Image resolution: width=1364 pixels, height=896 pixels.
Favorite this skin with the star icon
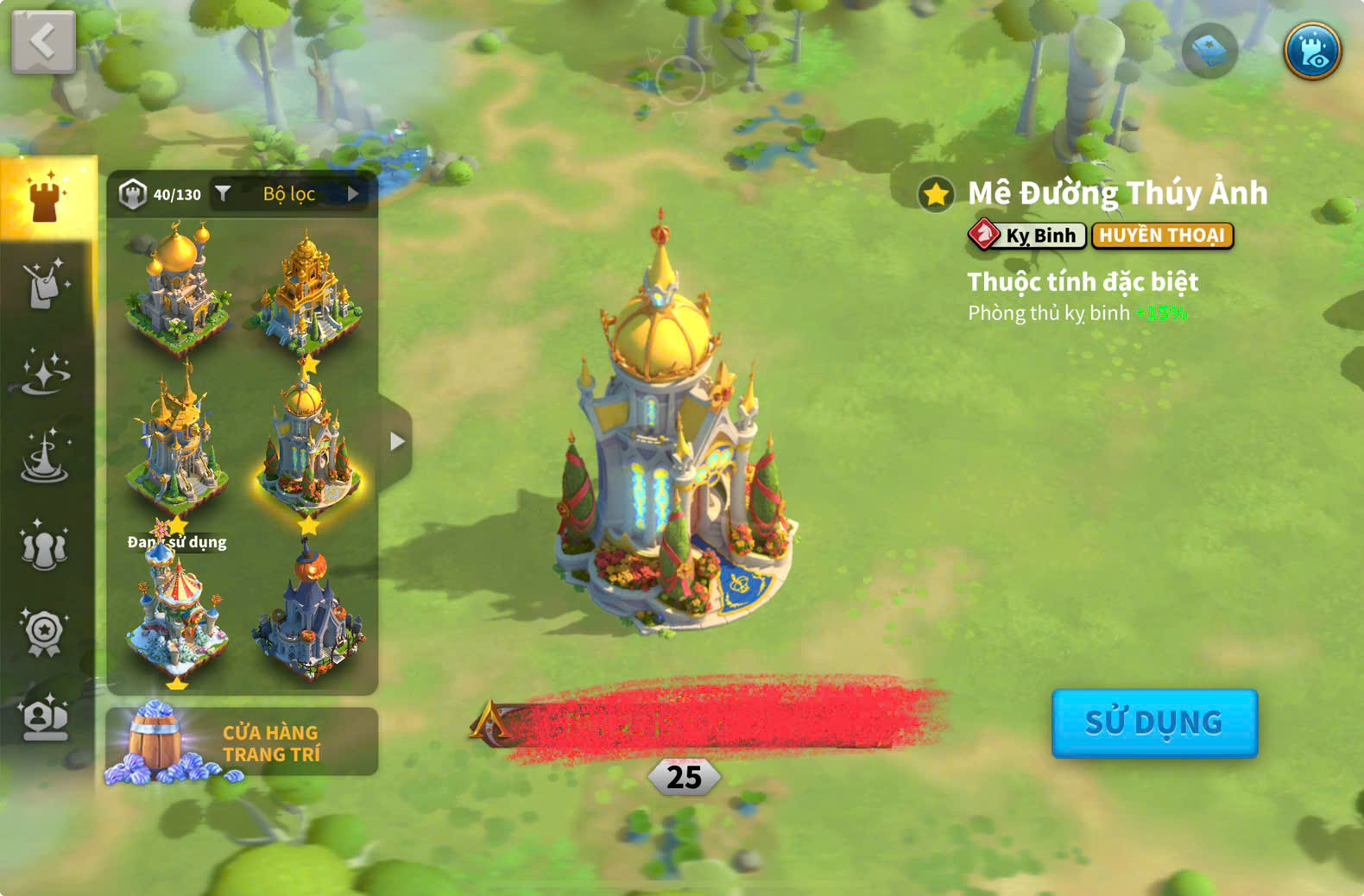(936, 194)
